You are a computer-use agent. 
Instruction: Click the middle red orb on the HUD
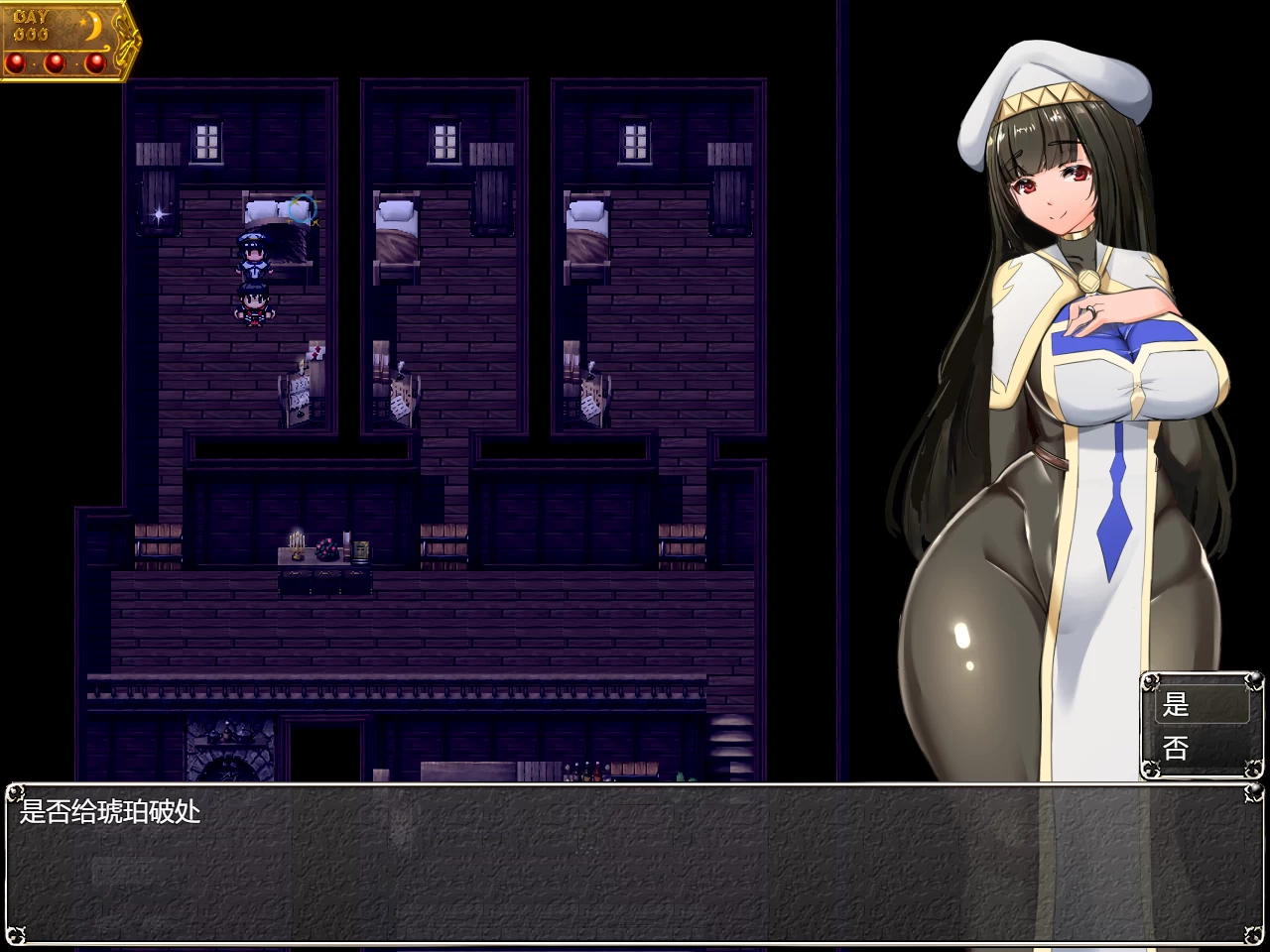click(x=56, y=61)
